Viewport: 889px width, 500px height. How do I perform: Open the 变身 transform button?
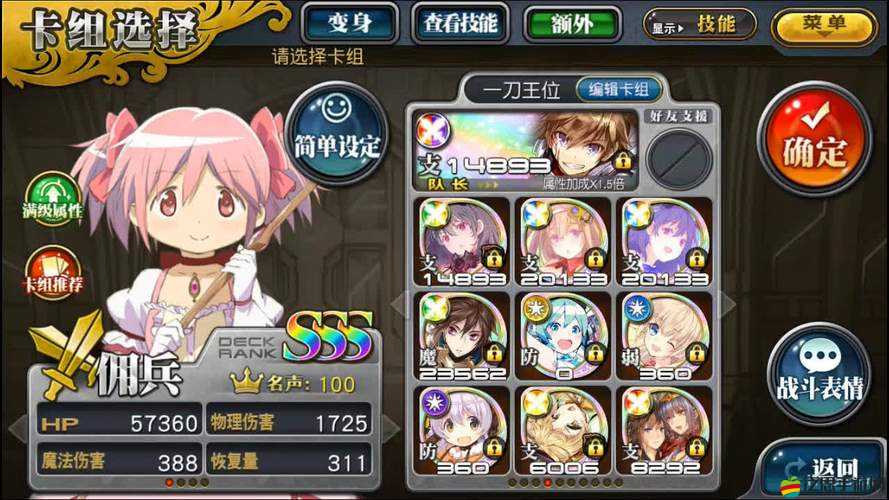(x=351, y=23)
